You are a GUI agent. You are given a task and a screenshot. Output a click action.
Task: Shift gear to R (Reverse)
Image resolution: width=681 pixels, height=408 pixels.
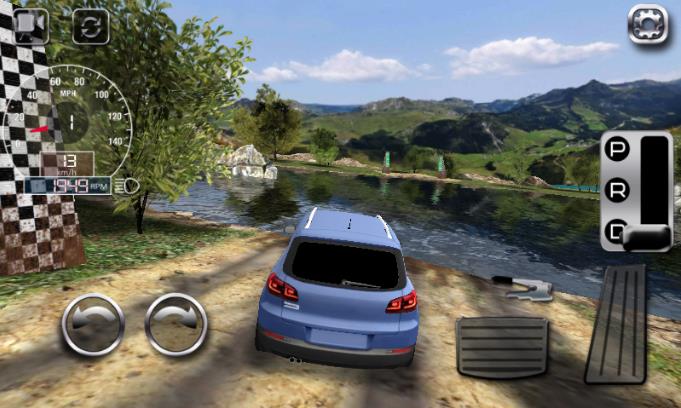click(x=618, y=190)
